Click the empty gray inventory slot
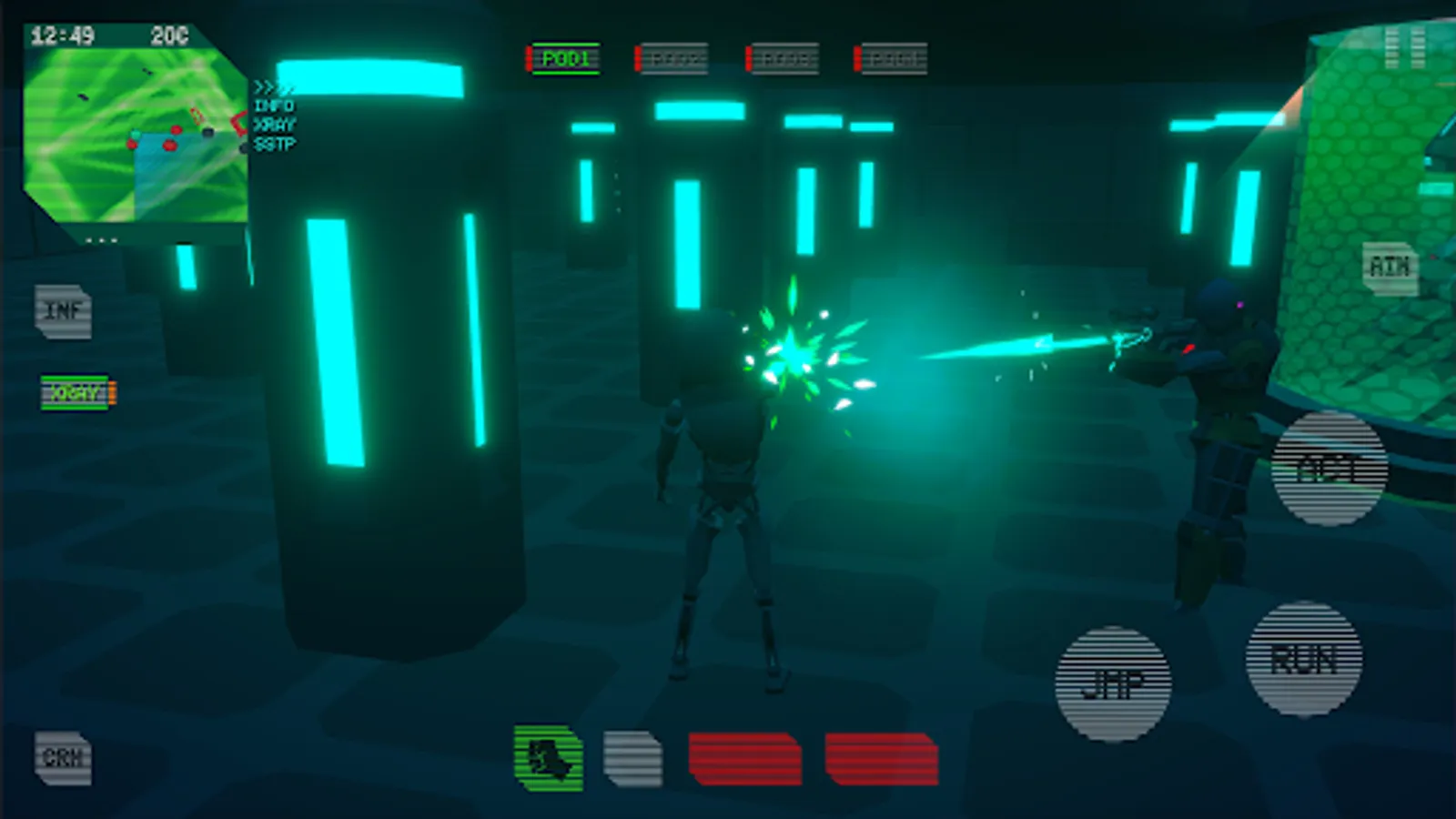The image size is (1456, 819). click(632, 758)
